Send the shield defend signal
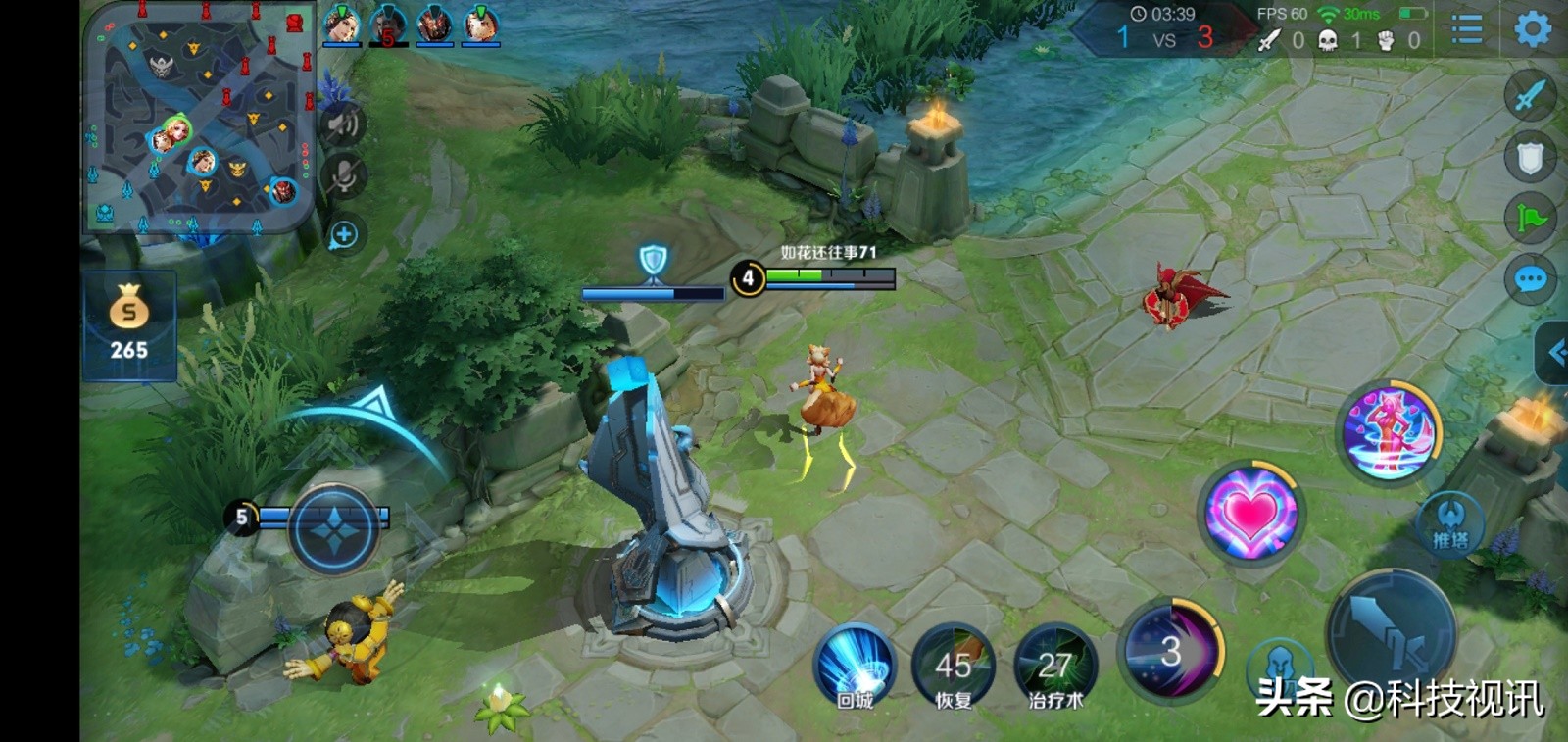Viewport: 1568px width, 742px height. click(x=1530, y=158)
